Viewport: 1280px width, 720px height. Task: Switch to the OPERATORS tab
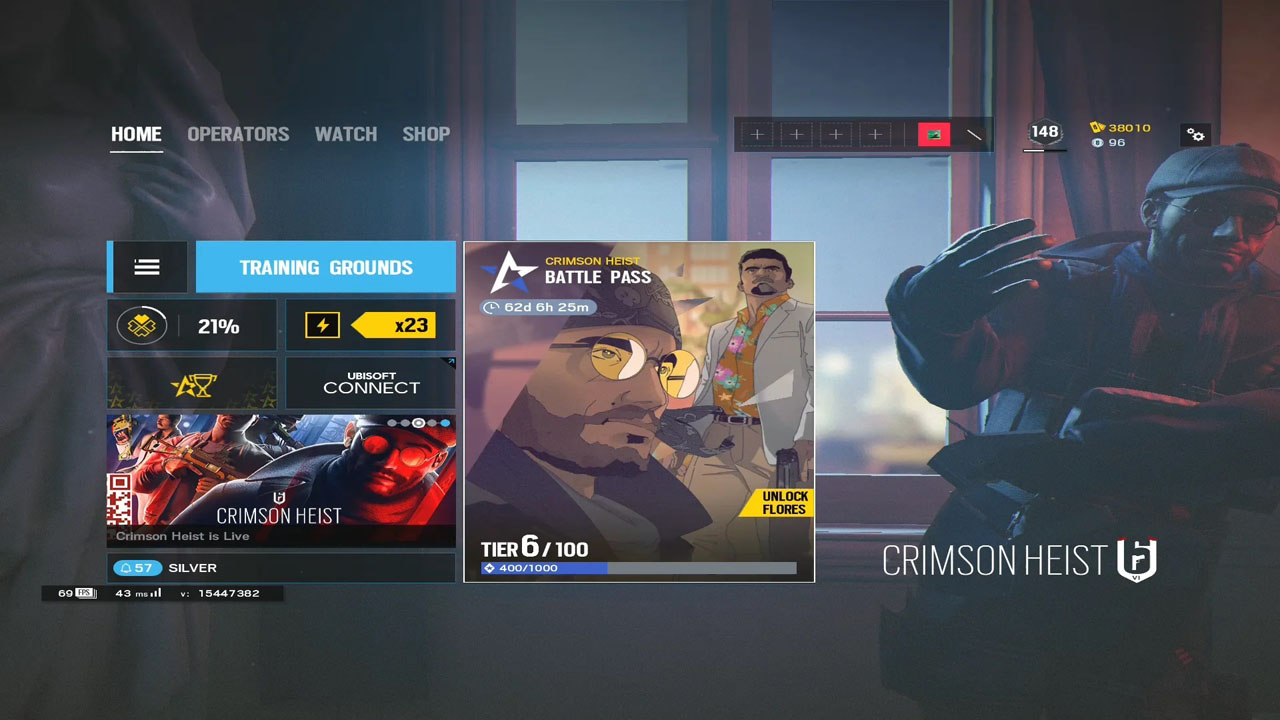(x=238, y=134)
